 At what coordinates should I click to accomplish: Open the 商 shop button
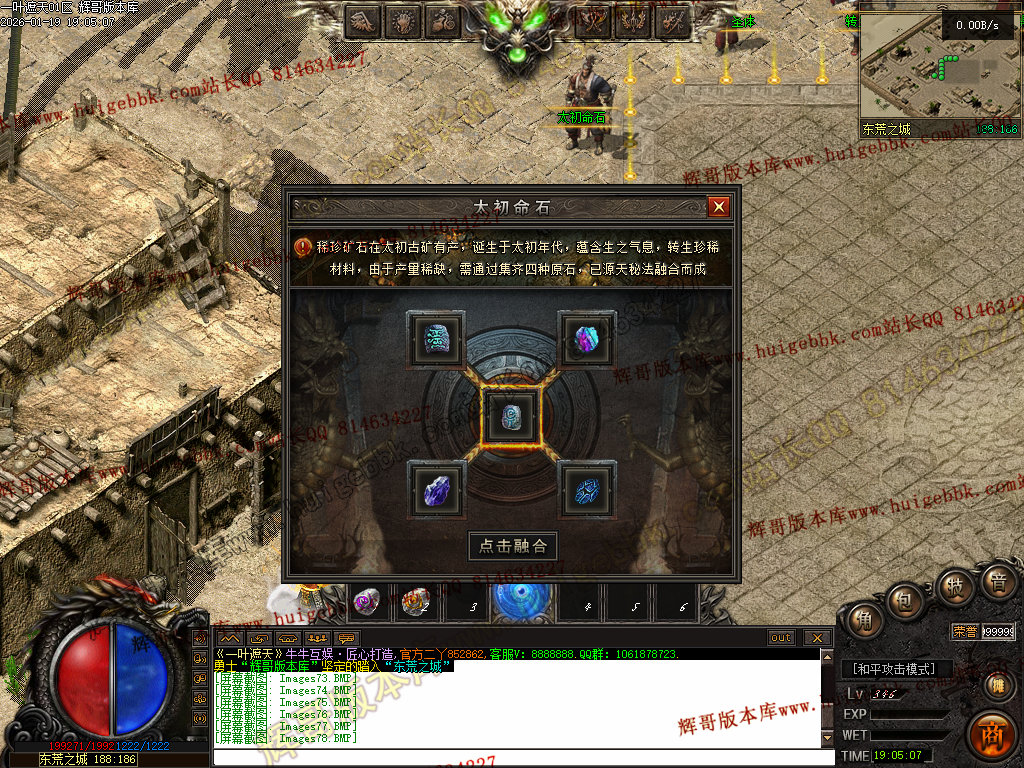point(992,734)
